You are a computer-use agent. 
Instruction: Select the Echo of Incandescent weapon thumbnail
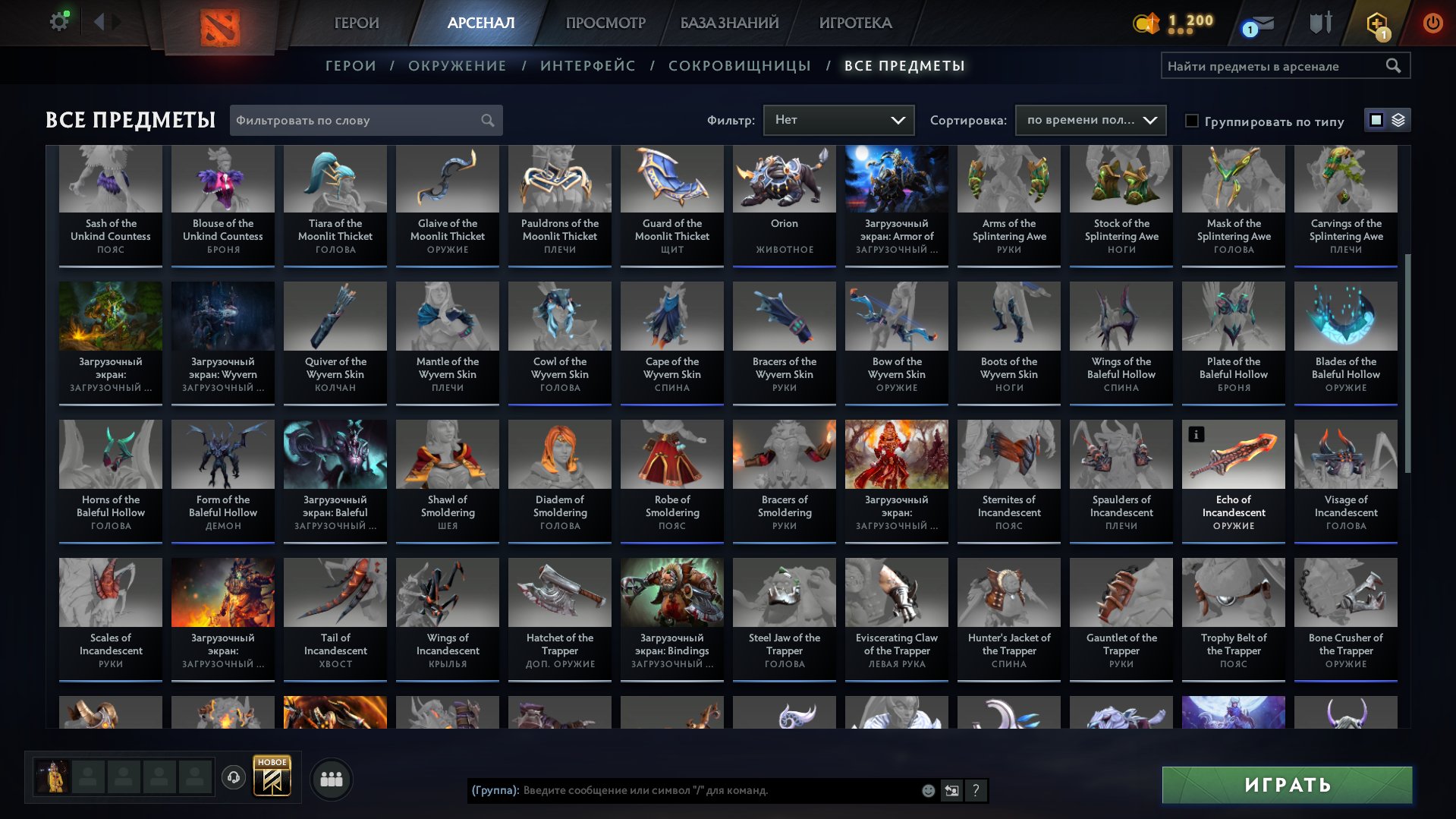click(1233, 454)
